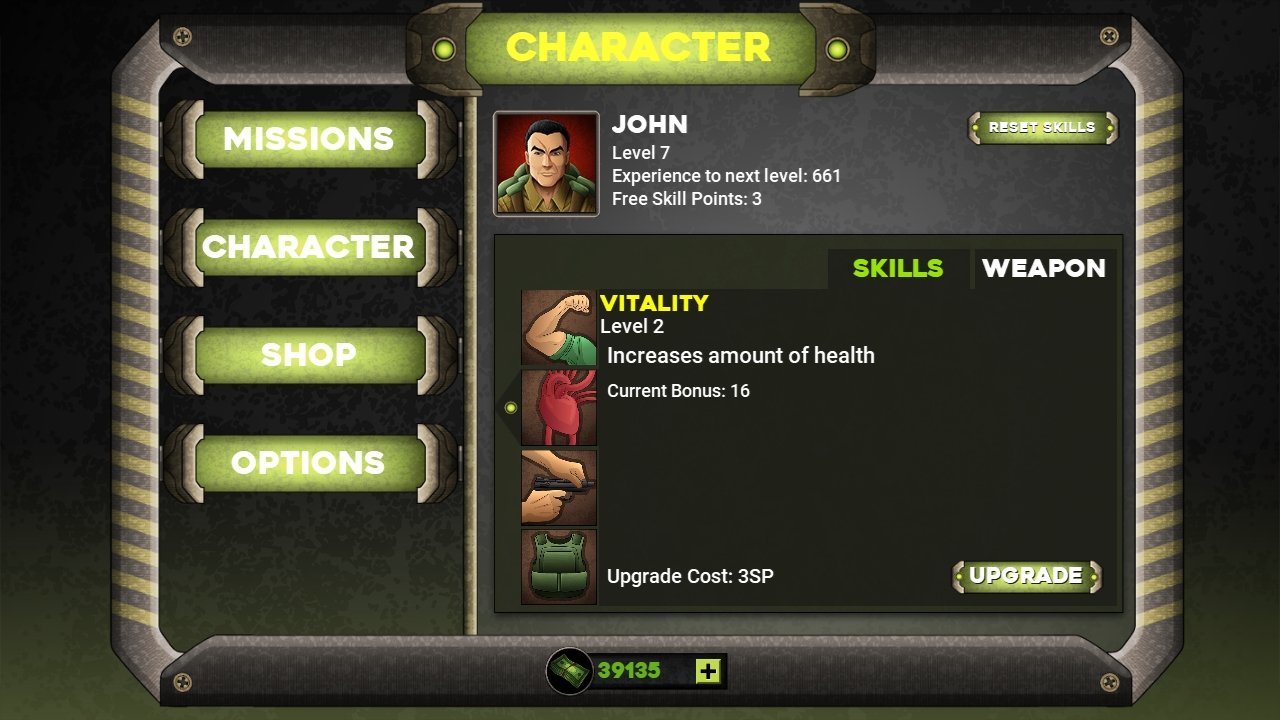Add more cash with the plus button
Viewport: 1280px width, 720px height.
708,671
